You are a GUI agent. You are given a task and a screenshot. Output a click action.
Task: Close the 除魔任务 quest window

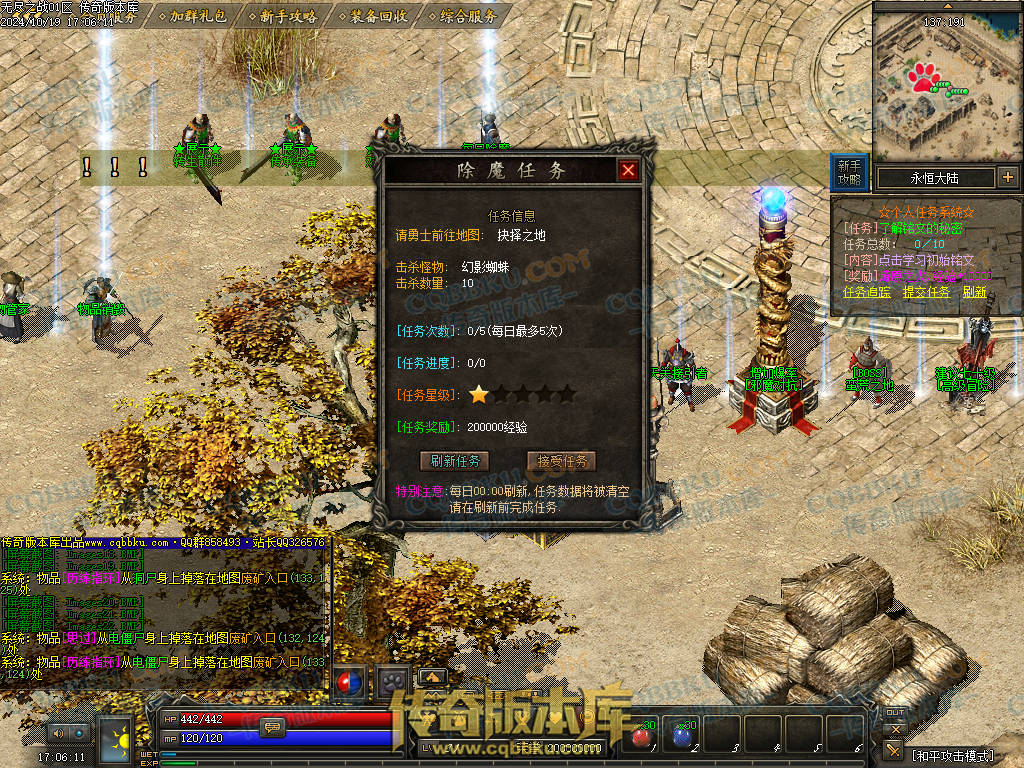coord(628,171)
